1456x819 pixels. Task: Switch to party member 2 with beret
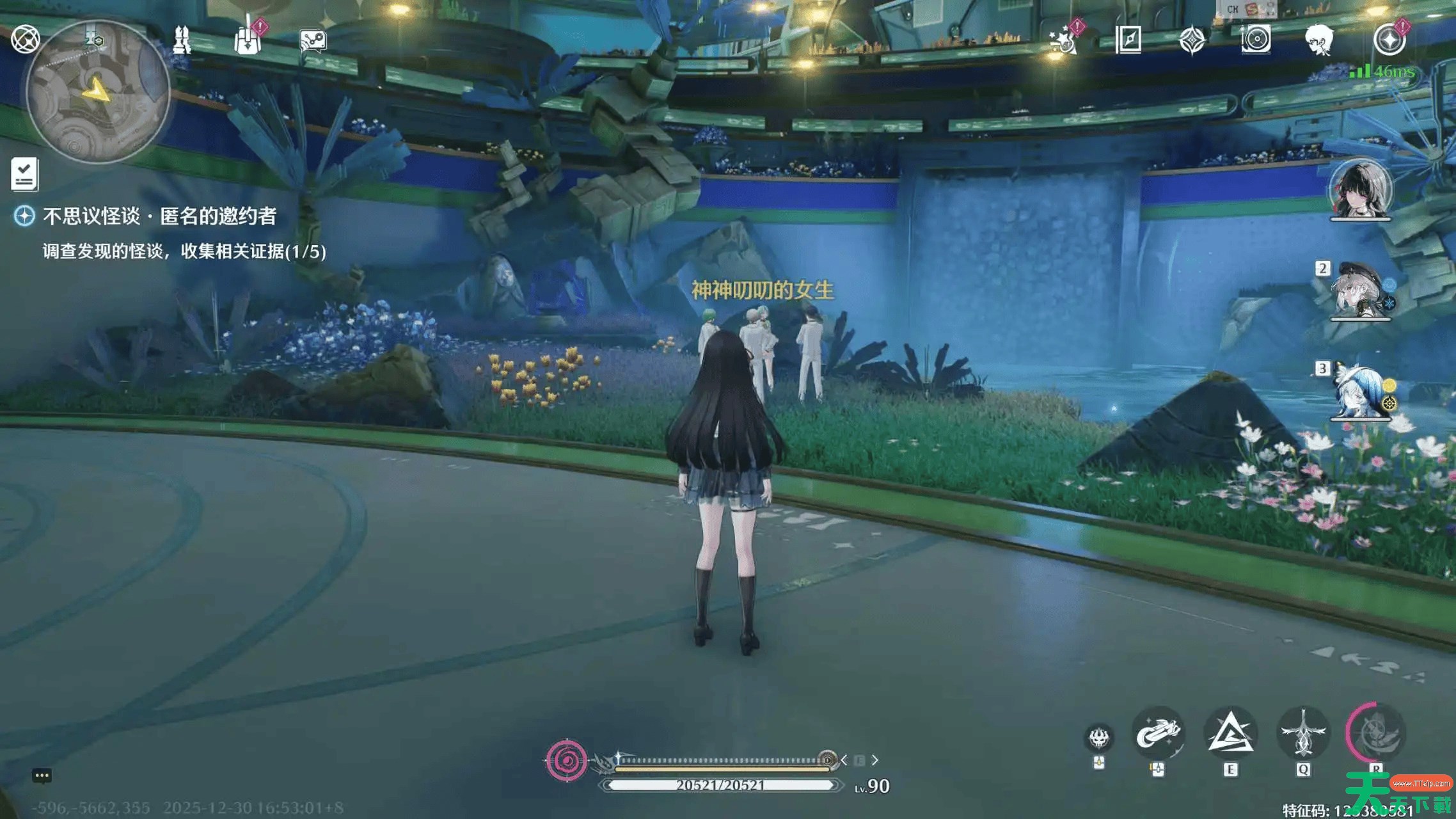(1361, 292)
